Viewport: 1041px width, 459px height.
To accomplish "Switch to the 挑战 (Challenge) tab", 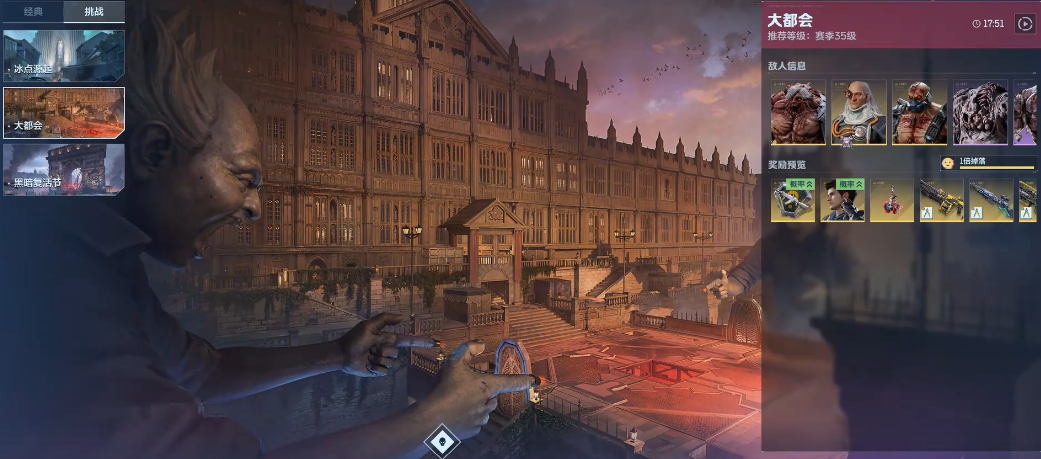I will [x=94, y=12].
